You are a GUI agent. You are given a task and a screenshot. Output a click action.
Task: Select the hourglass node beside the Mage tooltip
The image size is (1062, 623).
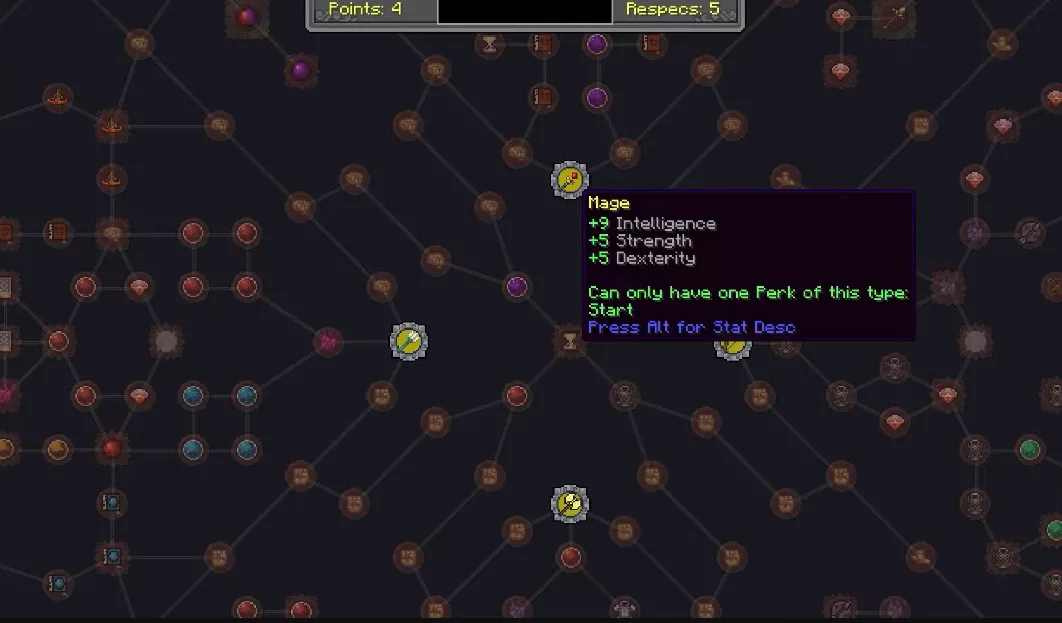[x=569, y=343]
